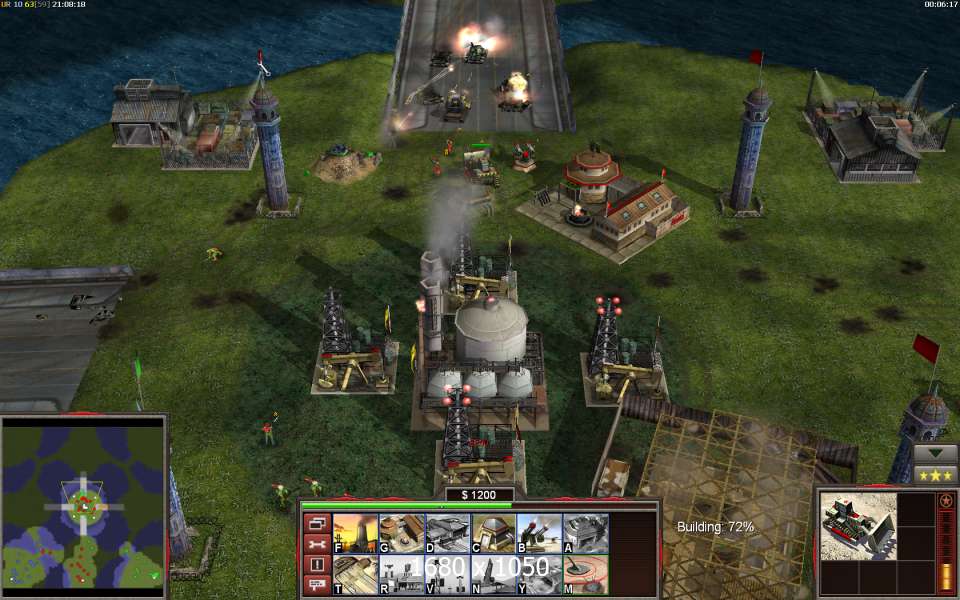This screenshot has width=960, height=600.
Task: Collapse the control bar with the down arrow
Action: (x=936, y=453)
